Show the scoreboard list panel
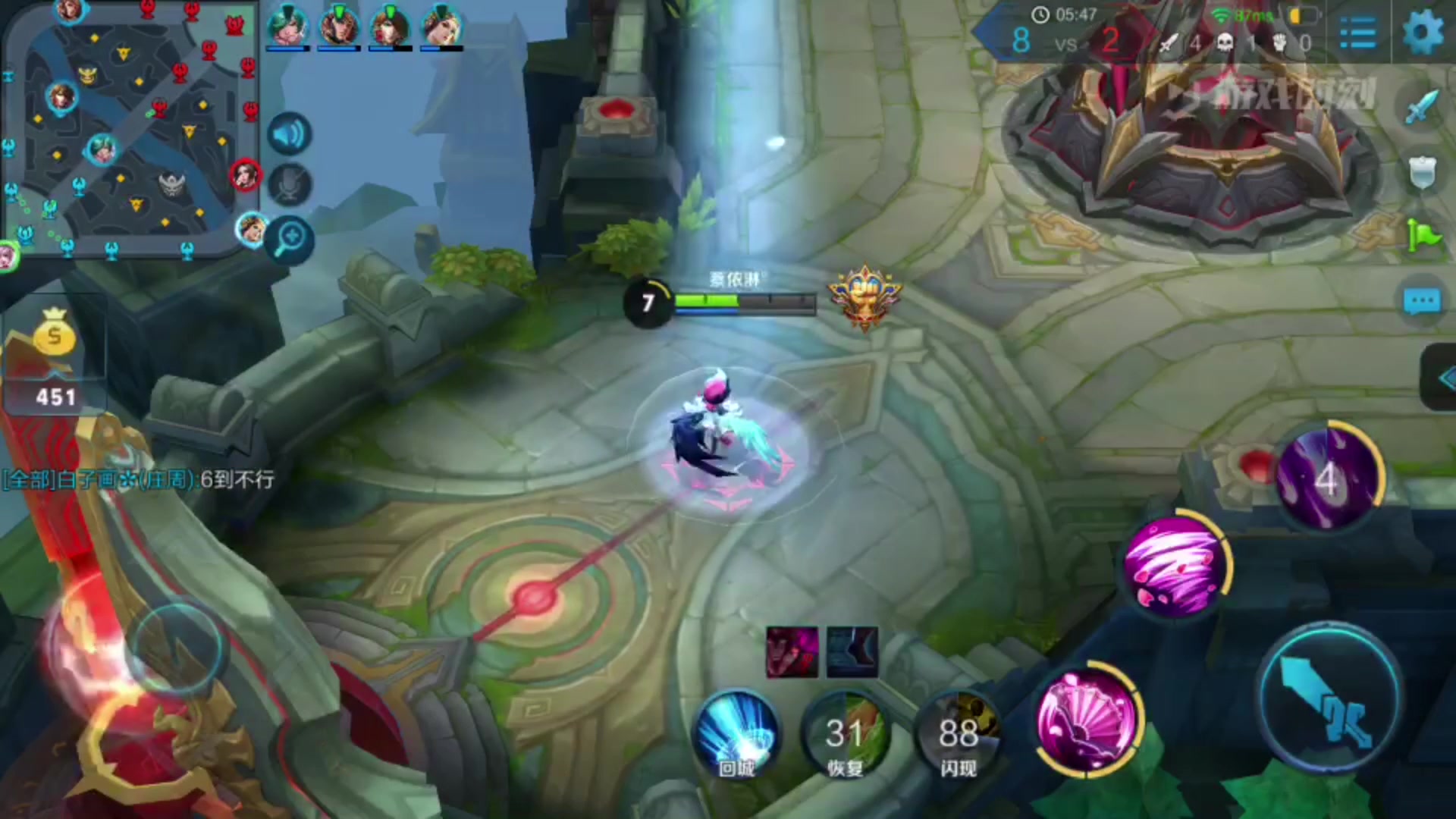 pyautogui.click(x=1357, y=33)
